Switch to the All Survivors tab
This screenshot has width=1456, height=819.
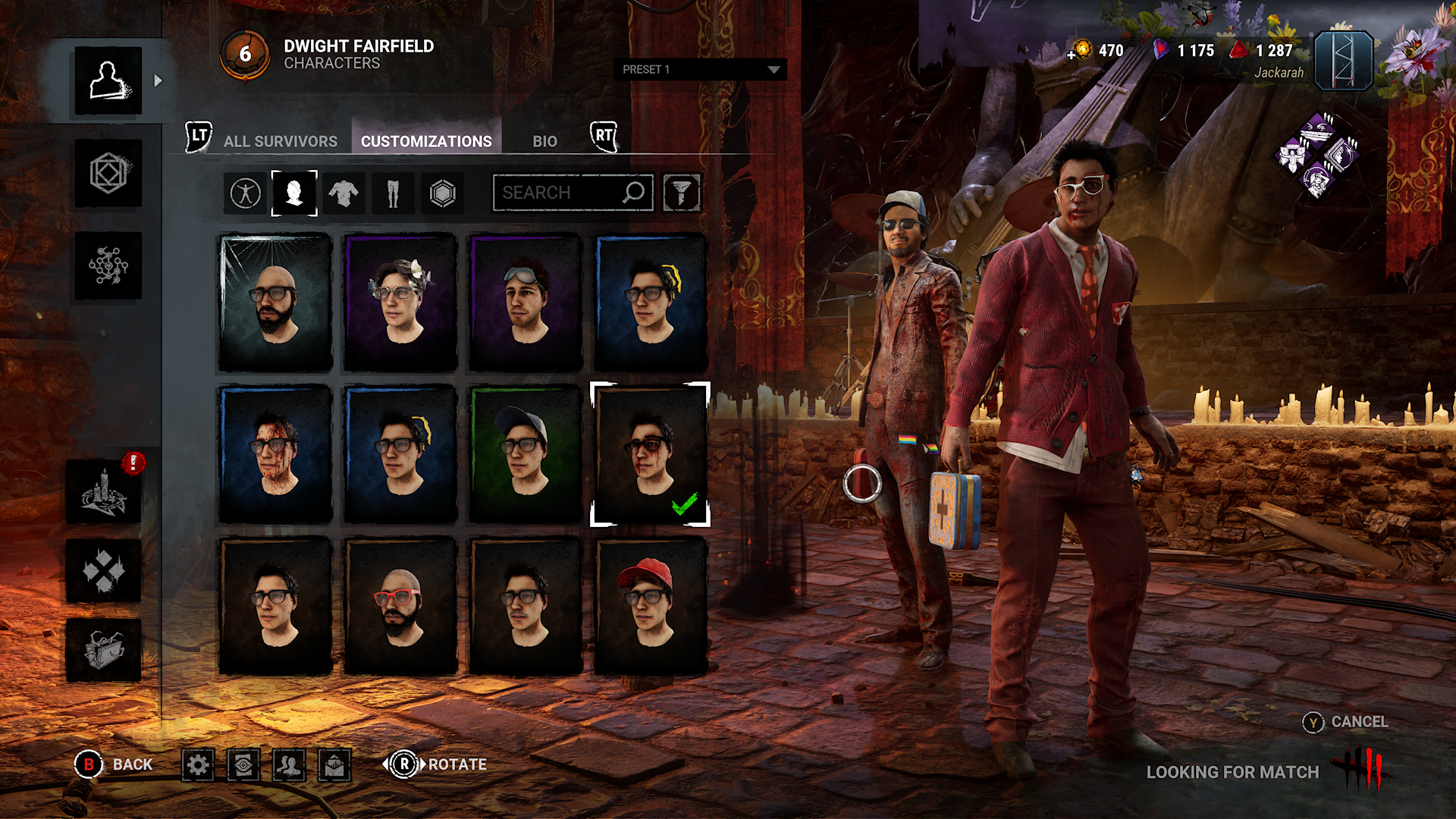tap(280, 141)
